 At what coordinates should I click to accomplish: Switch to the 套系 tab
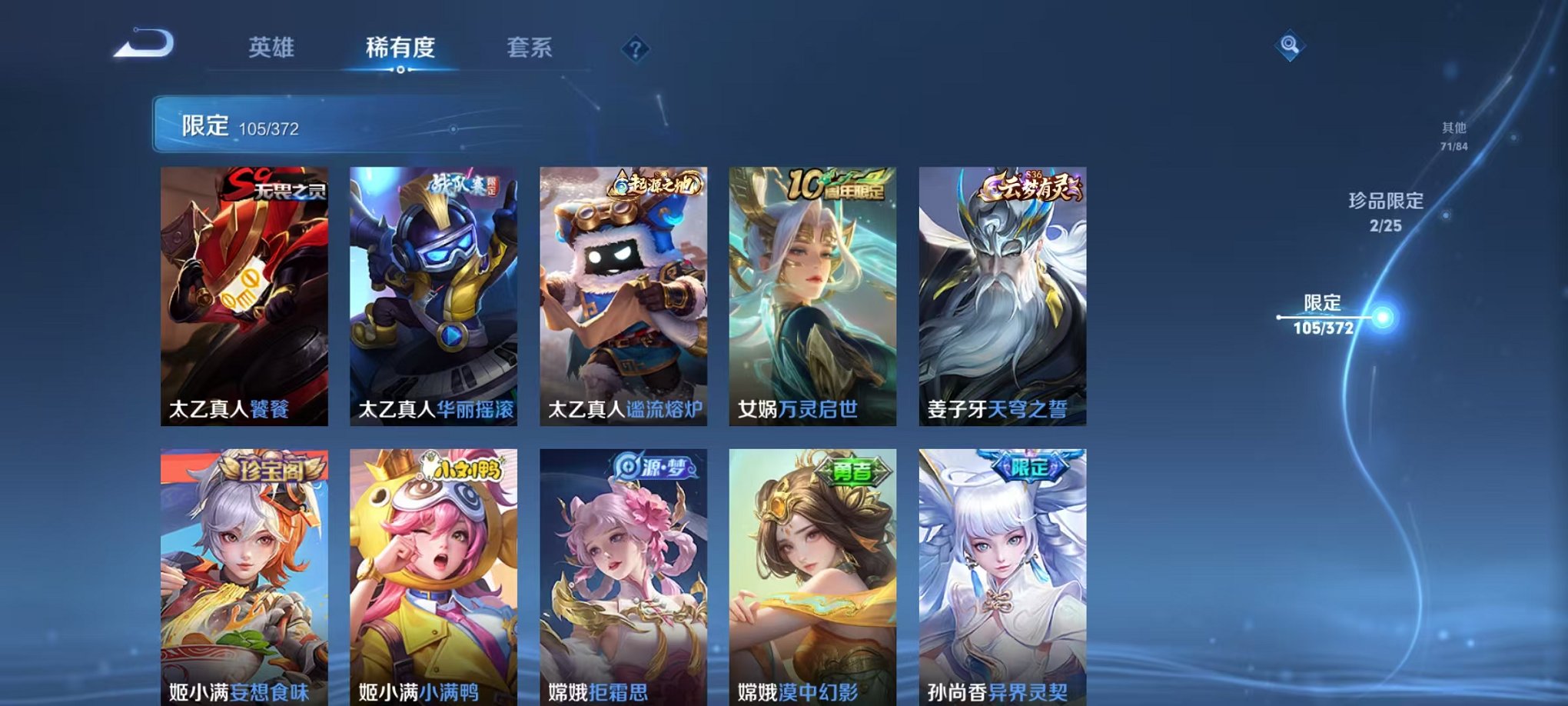click(x=532, y=48)
